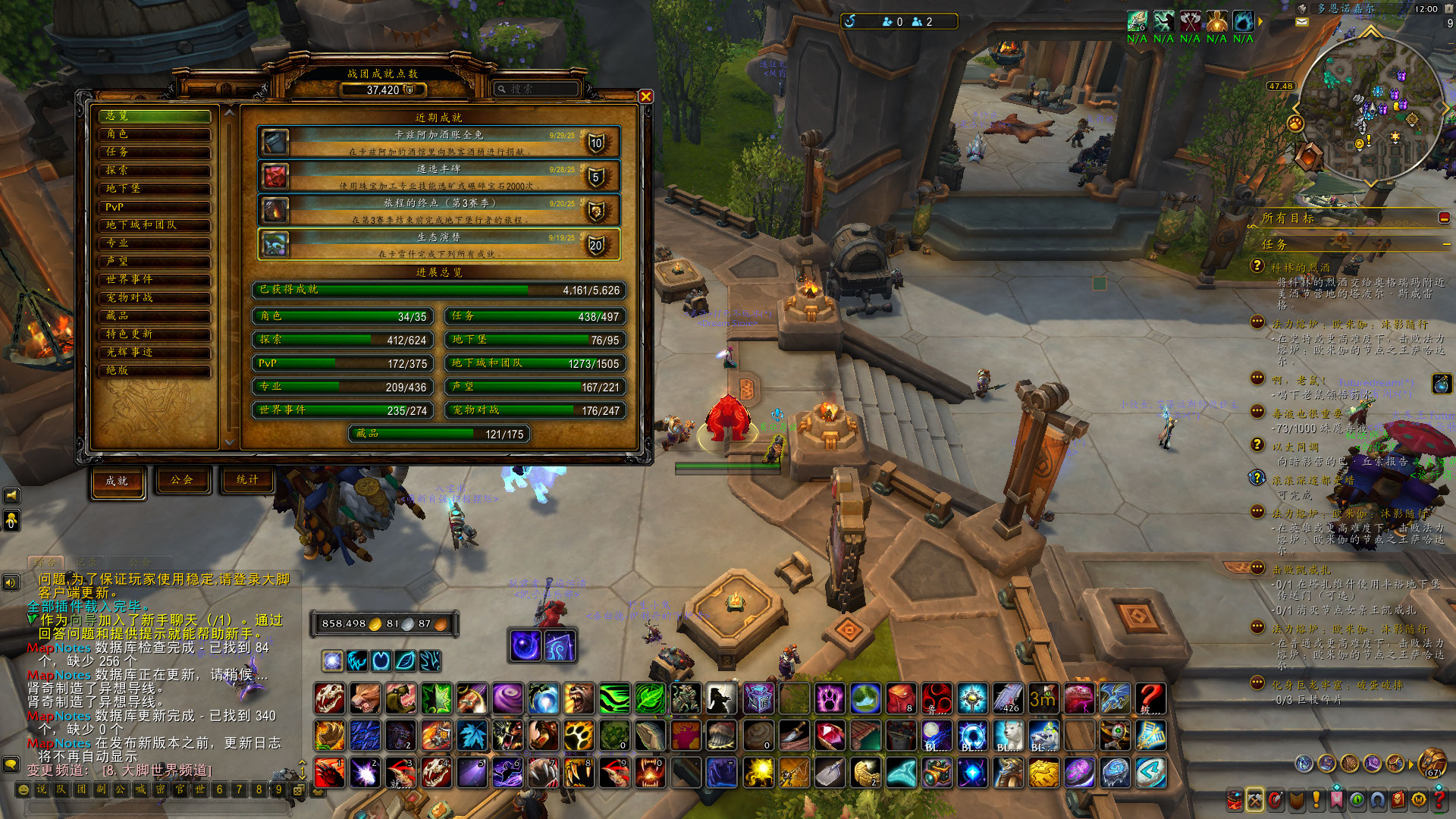The width and height of the screenshot is (1456, 819).
Task: Select the 说 chat channel button
Action: (42, 789)
